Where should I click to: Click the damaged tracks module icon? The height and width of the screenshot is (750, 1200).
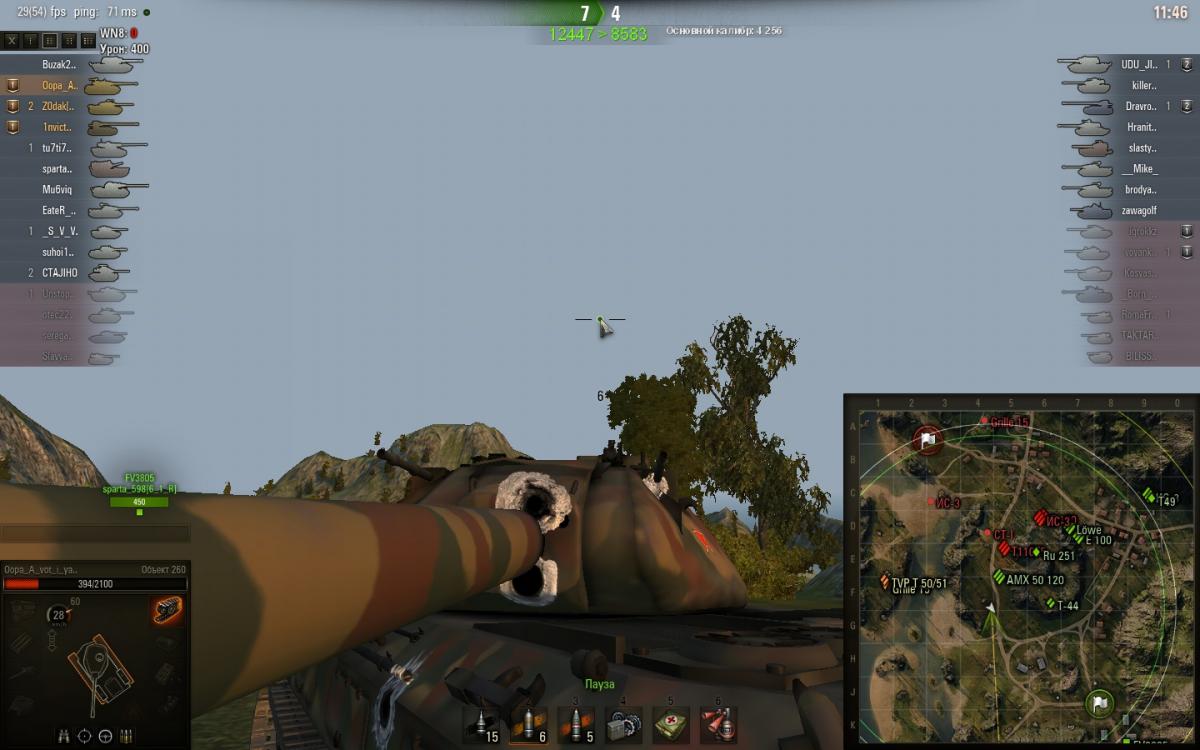(167, 611)
